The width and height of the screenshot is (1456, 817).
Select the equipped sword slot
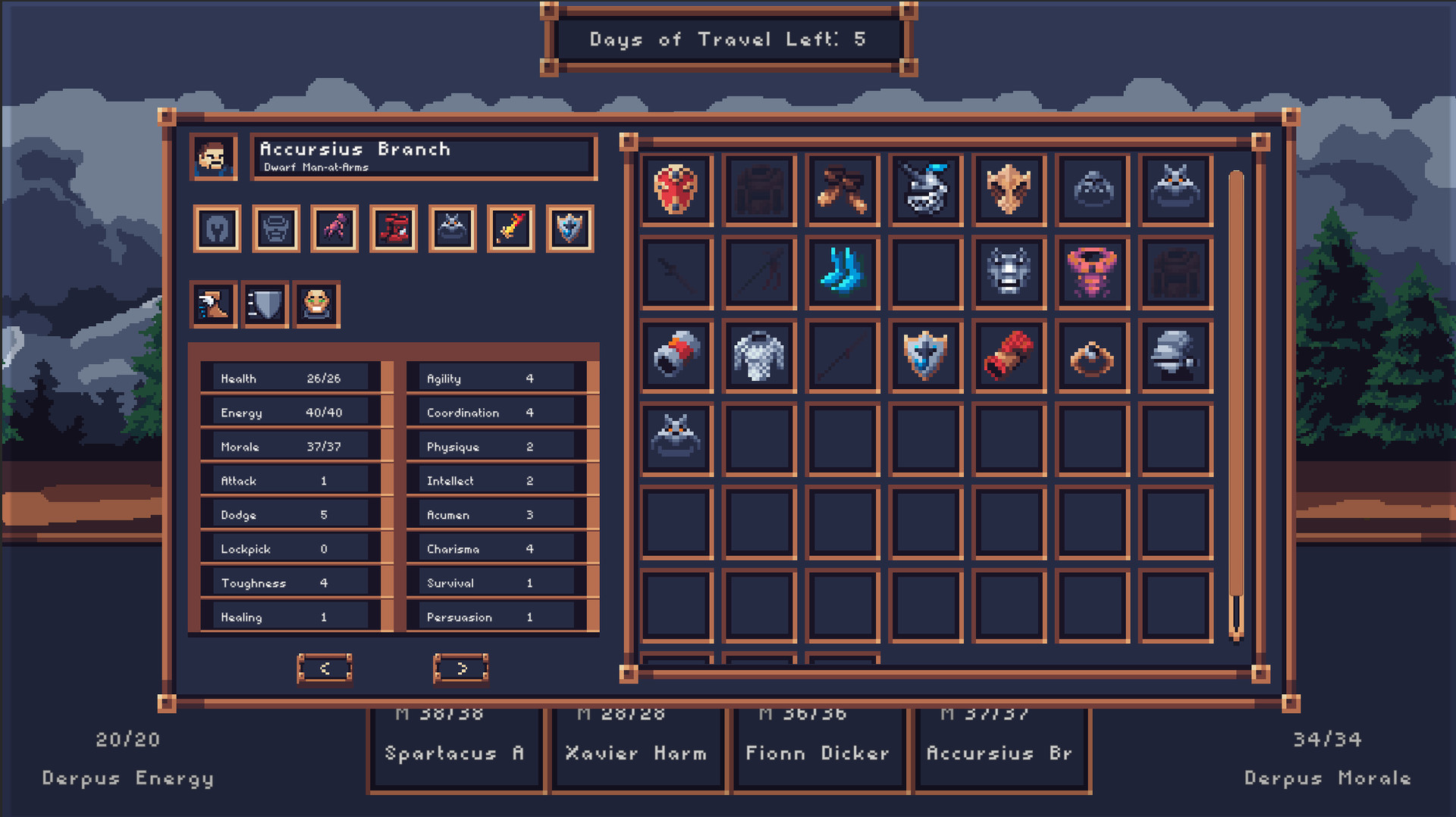[510, 228]
